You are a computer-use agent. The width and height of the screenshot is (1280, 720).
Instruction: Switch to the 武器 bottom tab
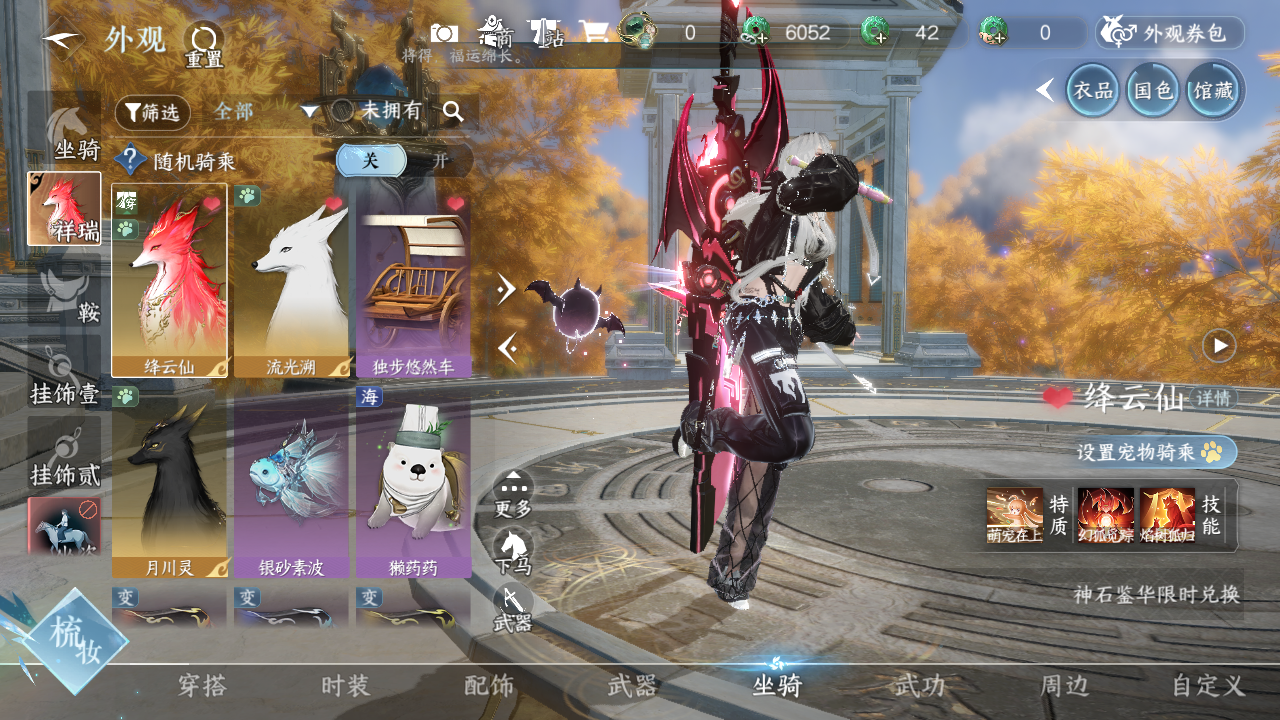(x=632, y=686)
